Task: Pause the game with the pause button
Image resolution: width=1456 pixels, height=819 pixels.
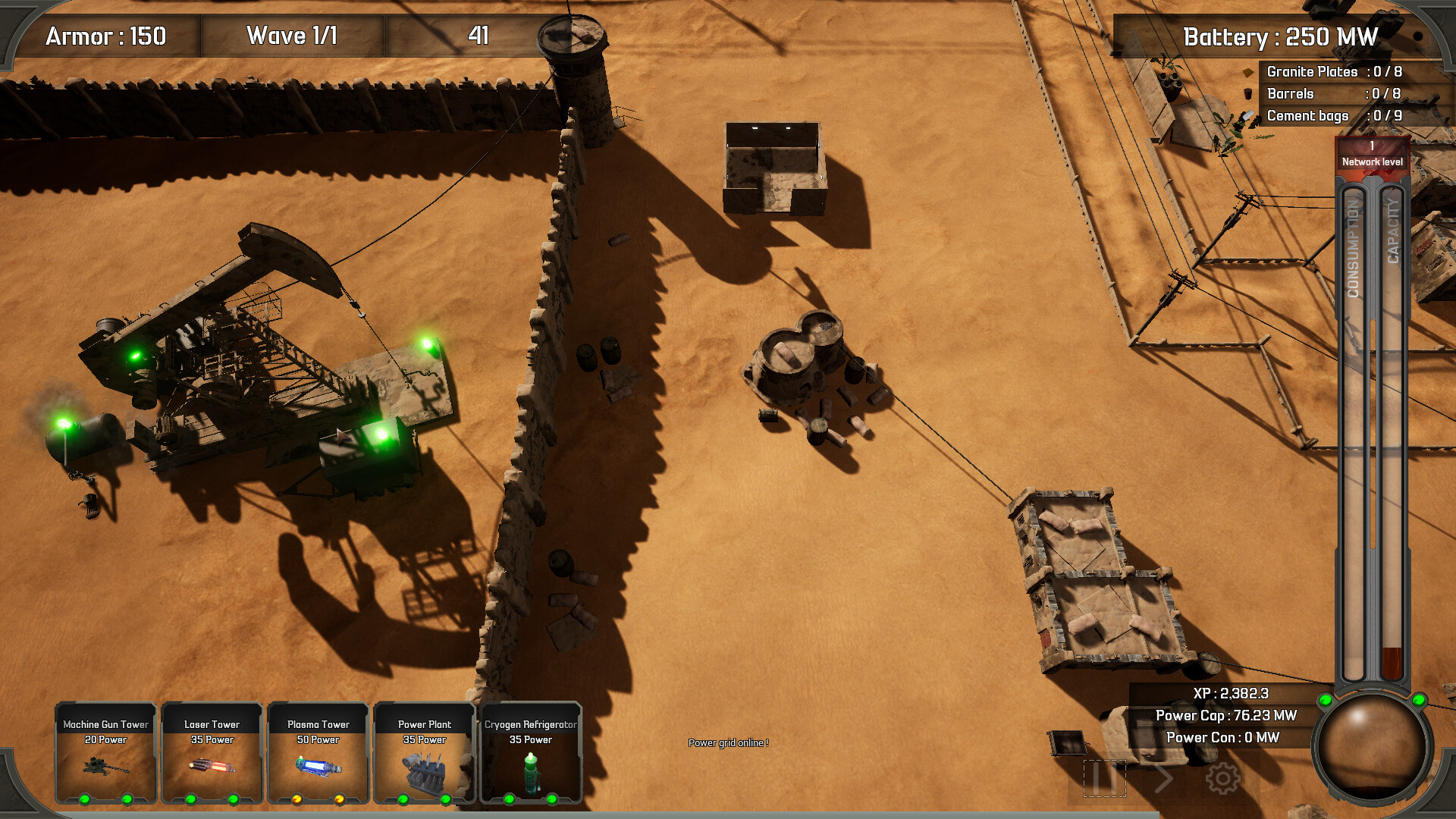Action: tap(1104, 778)
